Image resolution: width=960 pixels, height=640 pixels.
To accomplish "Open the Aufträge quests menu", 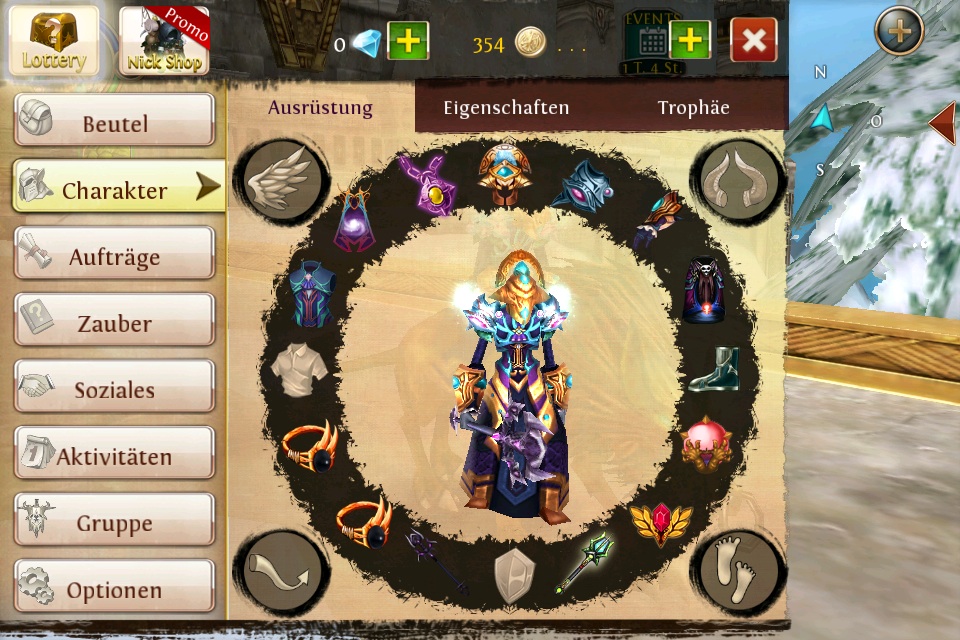I will tap(114, 254).
